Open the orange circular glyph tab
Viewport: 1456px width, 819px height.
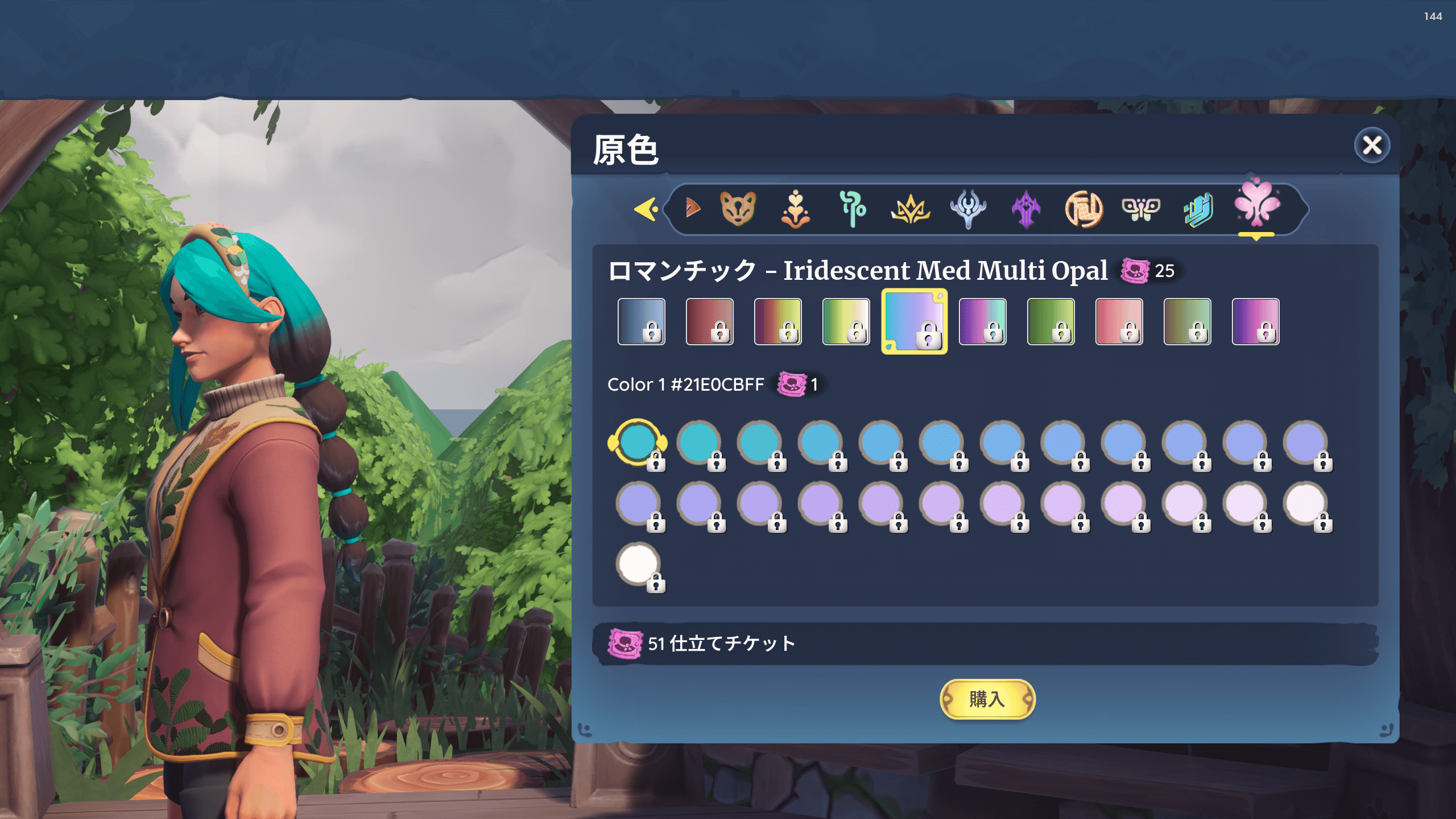click(1083, 209)
